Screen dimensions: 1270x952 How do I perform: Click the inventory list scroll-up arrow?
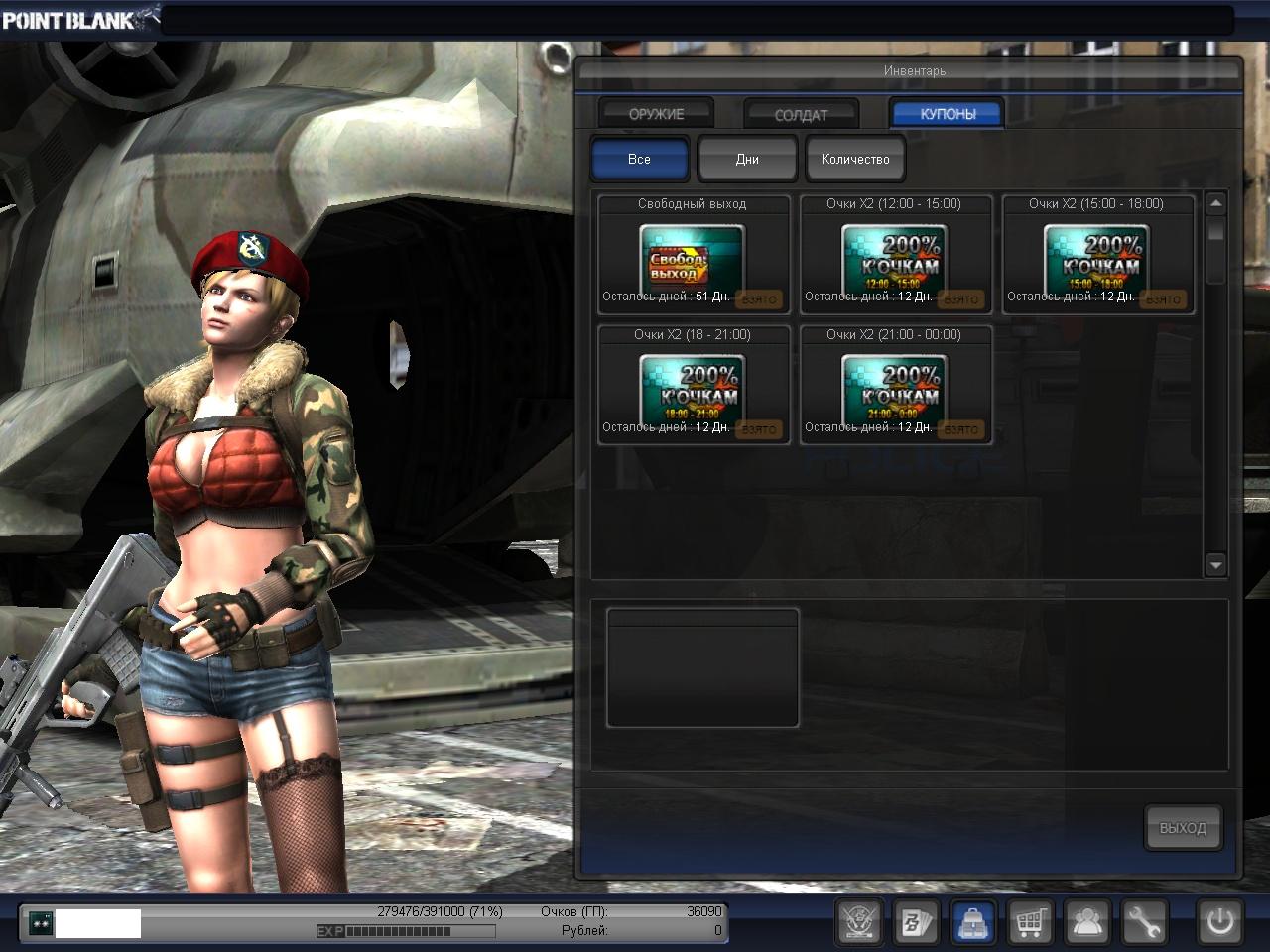(x=1215, y=203)
